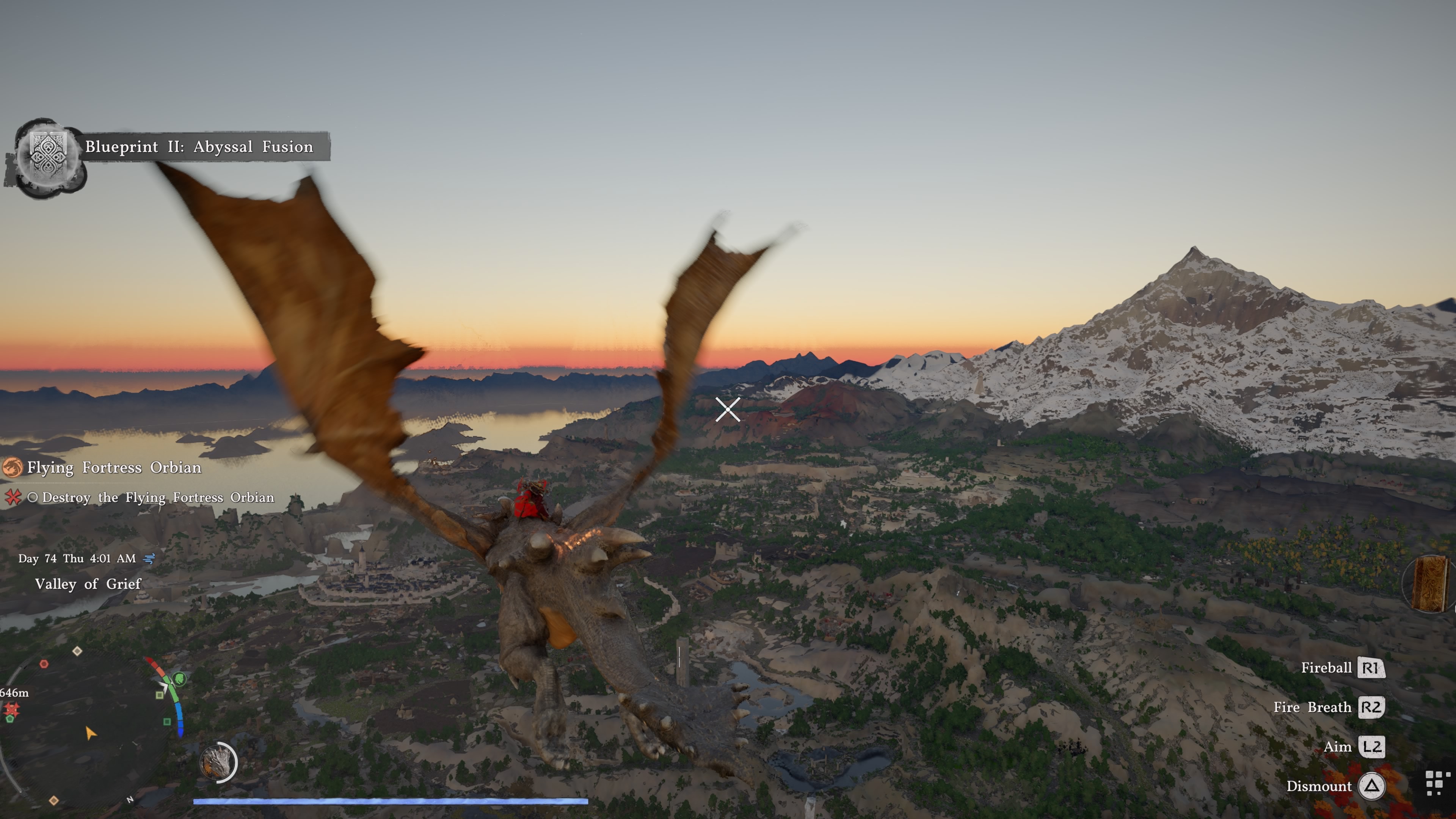Select the red hexagon marker on the minimap

pos(44,664)
